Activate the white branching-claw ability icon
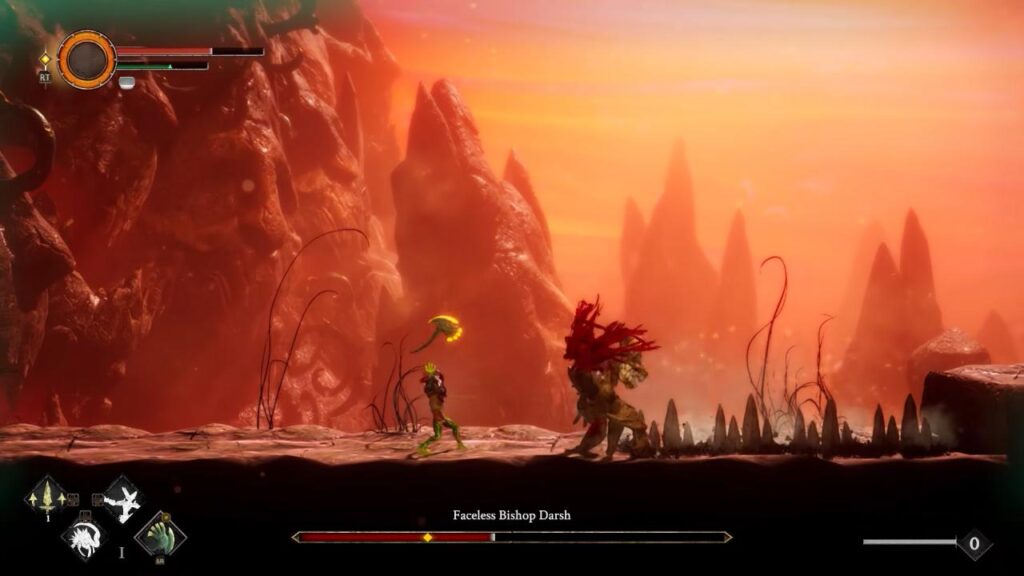This screenshot has height=576, width=1024. point(122,498)
